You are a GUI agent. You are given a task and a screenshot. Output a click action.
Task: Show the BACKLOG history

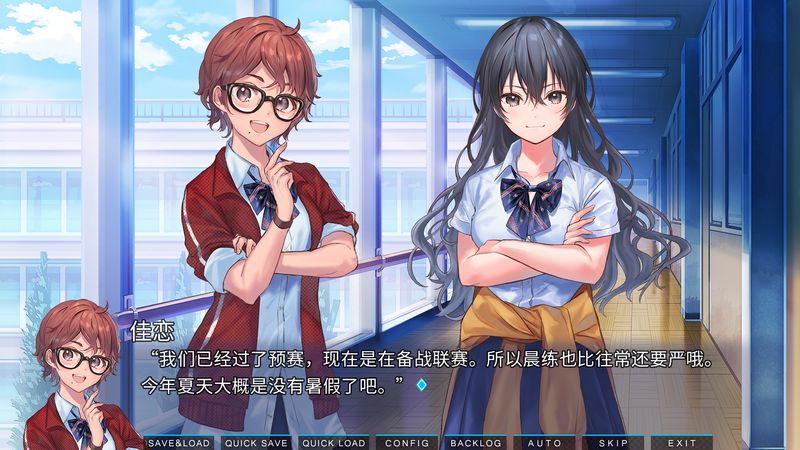tap(475, 442)
